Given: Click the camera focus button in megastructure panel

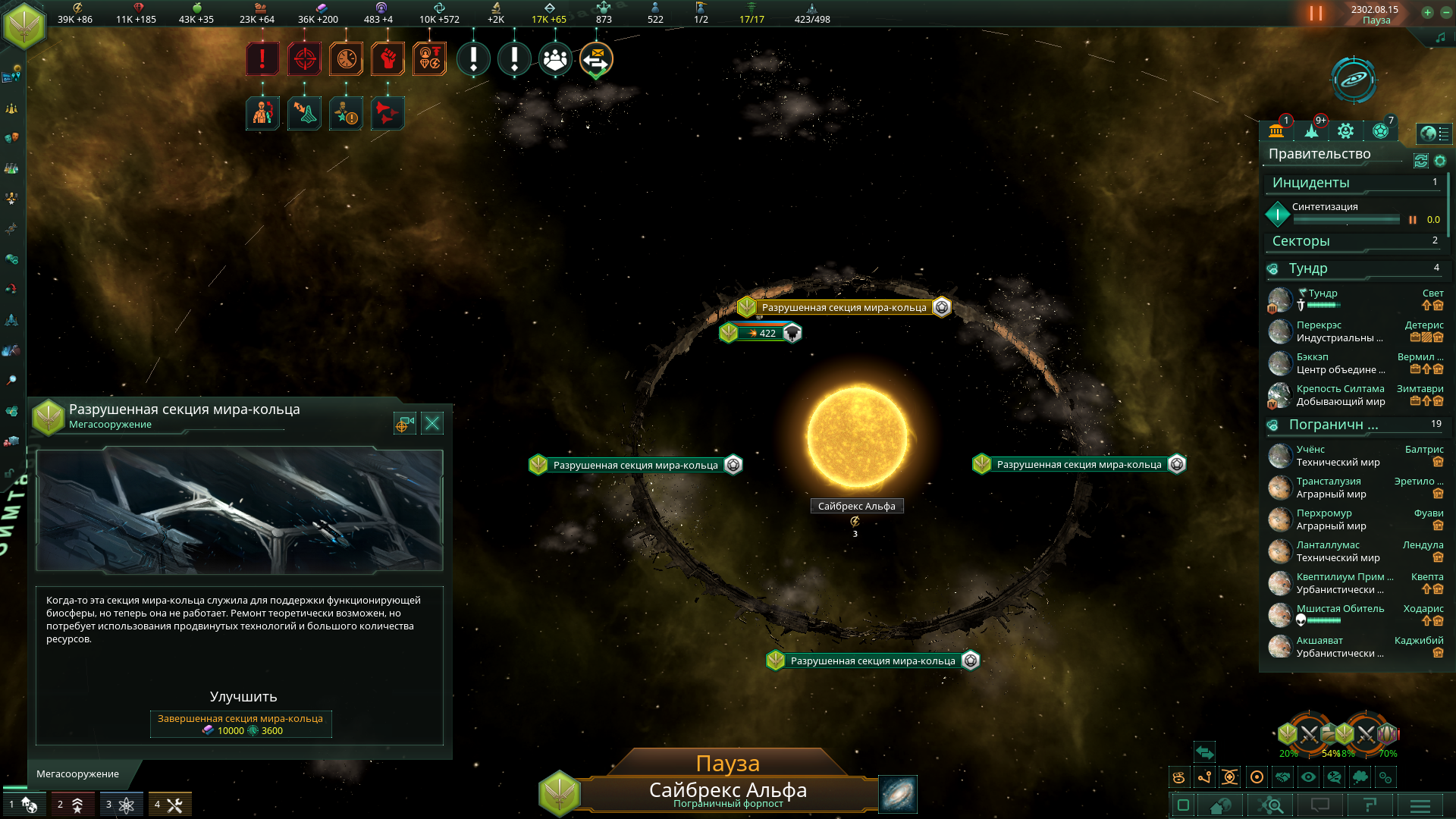Looking at the screenshot, I should (404, 423).
